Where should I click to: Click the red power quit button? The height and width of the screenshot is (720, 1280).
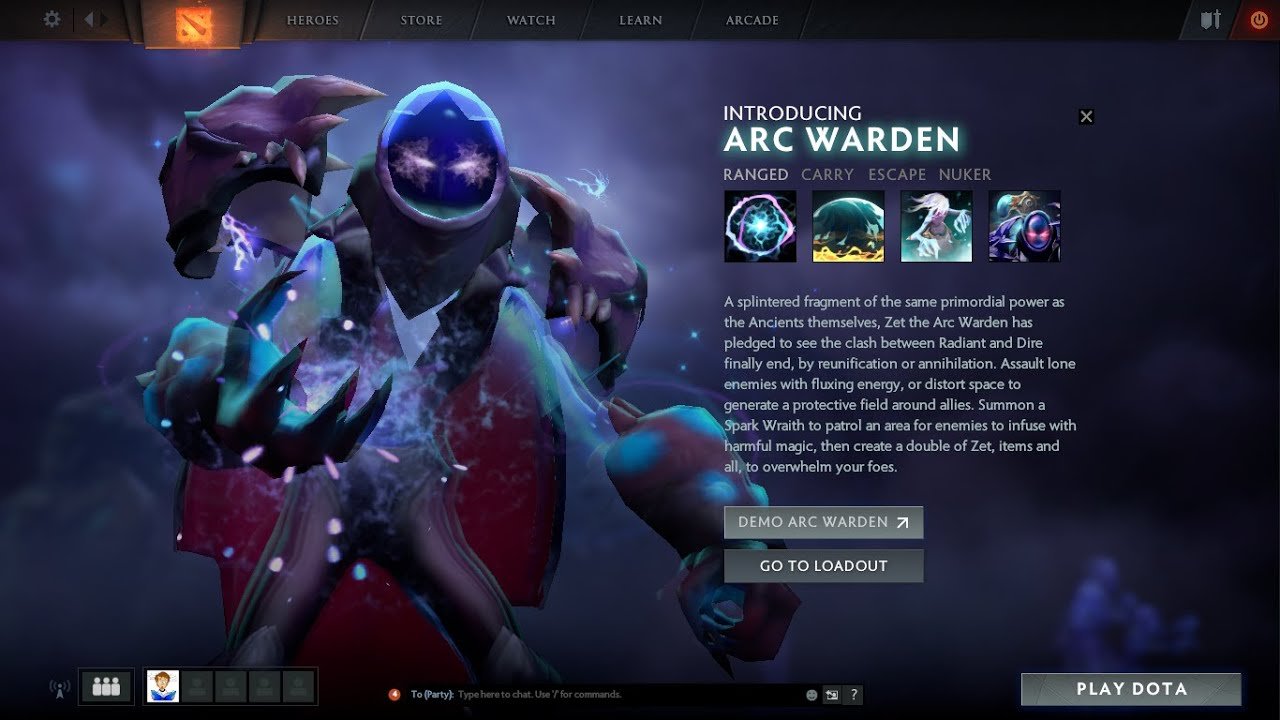[1258, 20]
